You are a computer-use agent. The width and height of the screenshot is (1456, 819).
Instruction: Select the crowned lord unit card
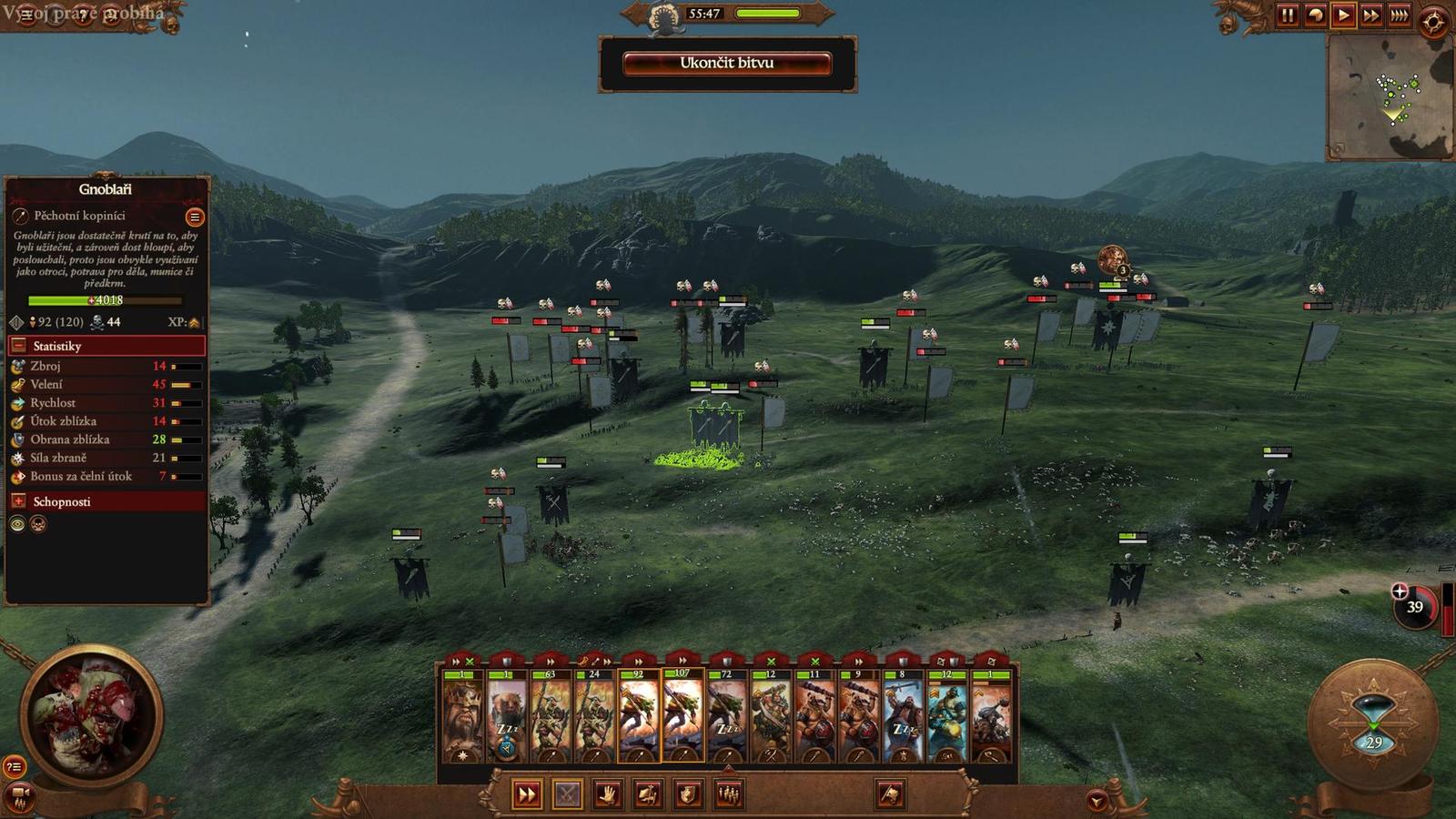[463, 716]
